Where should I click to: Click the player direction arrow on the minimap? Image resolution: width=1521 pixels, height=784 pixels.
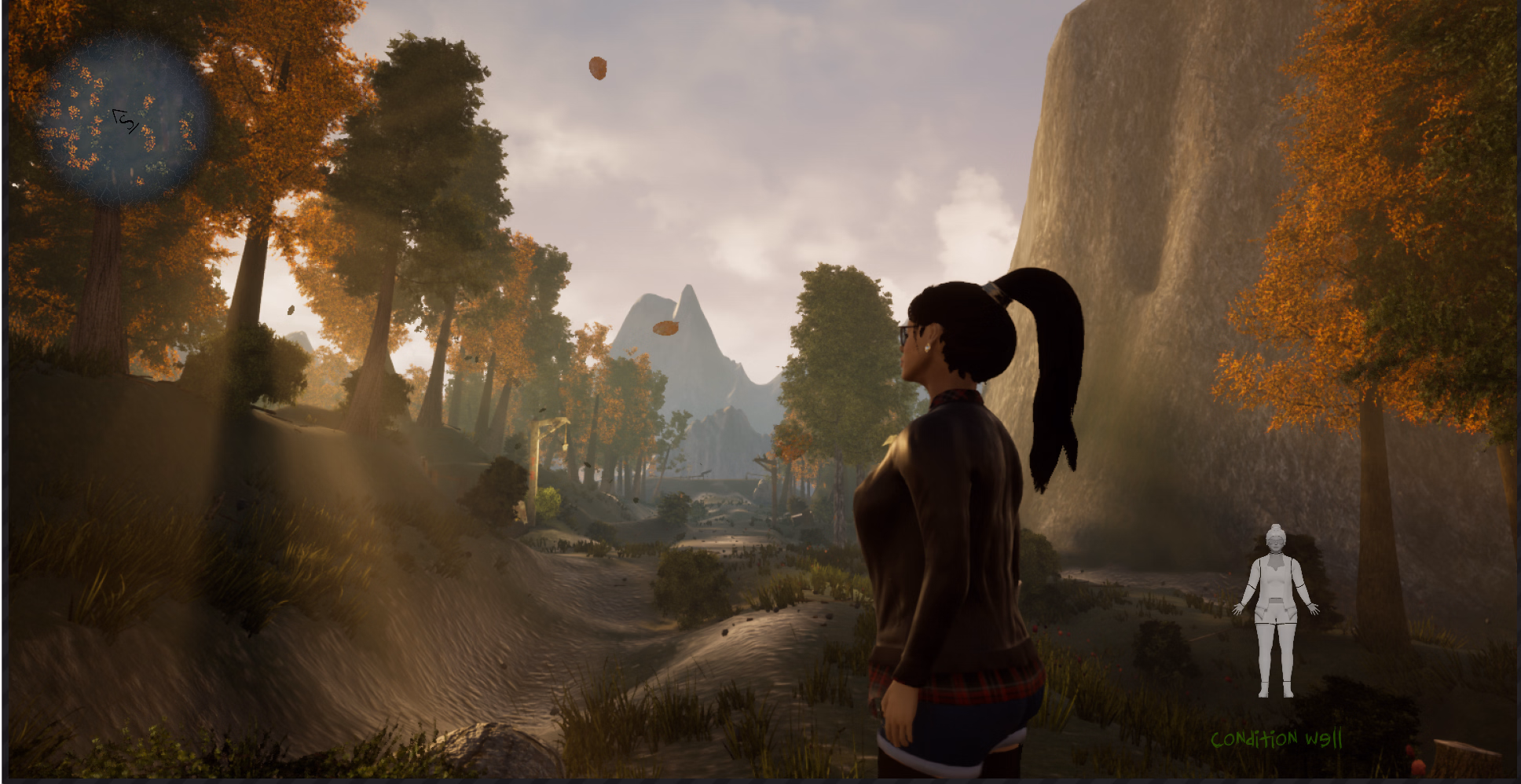(127, 121)
